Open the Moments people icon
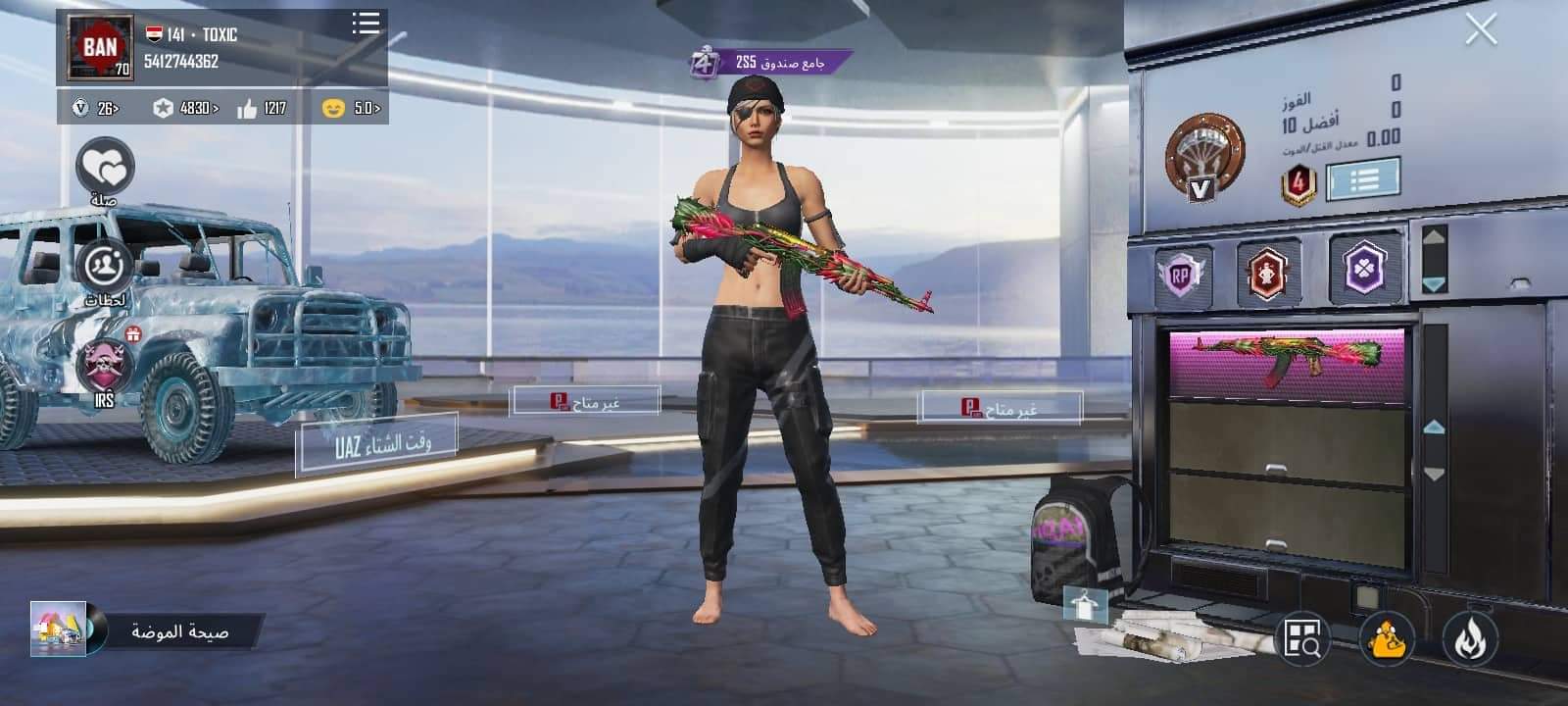1568x706 pixels. coord(104,267)
